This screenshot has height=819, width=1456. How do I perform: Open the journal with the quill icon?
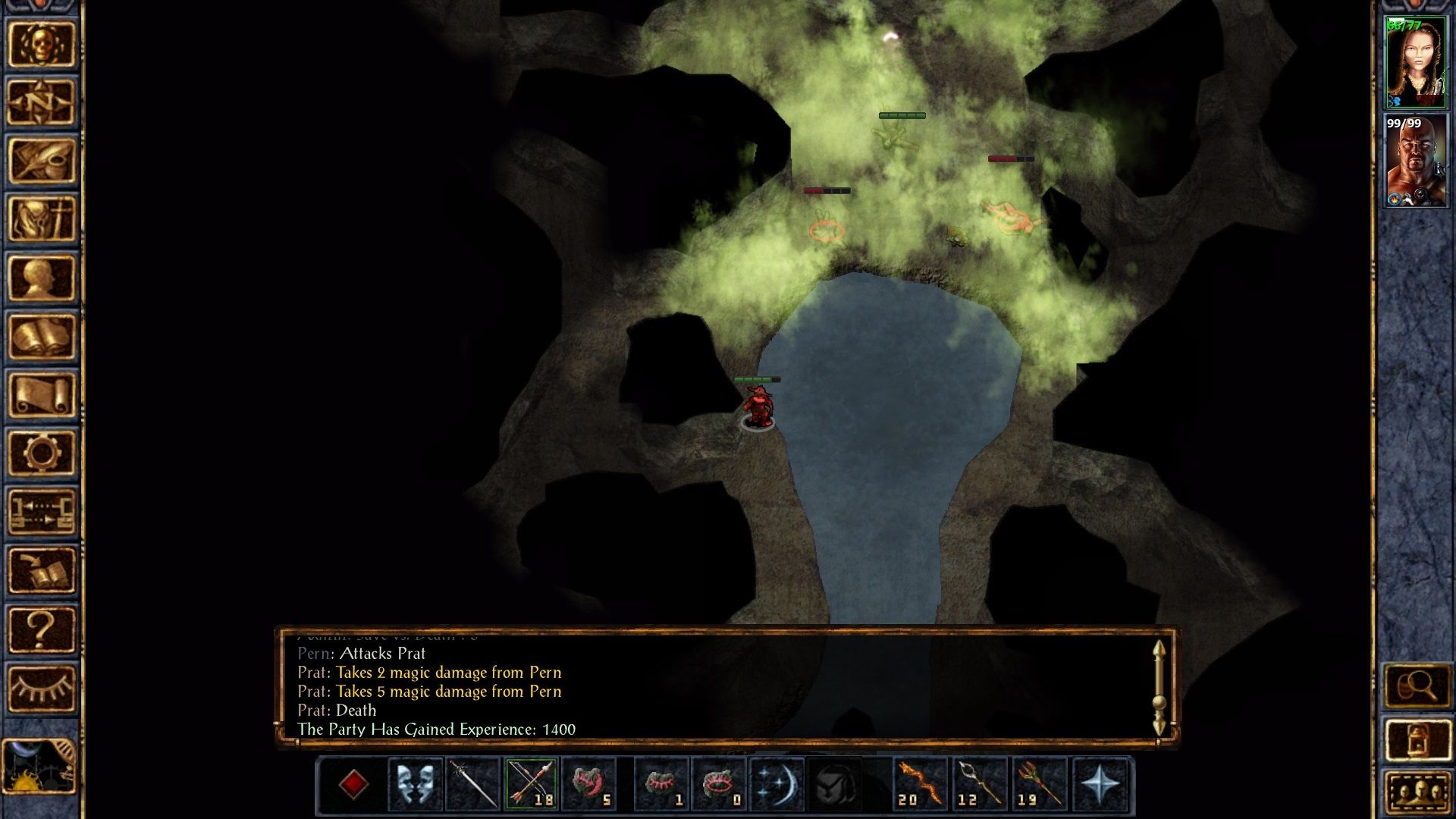pyautogui.click(x=41, y=161)
